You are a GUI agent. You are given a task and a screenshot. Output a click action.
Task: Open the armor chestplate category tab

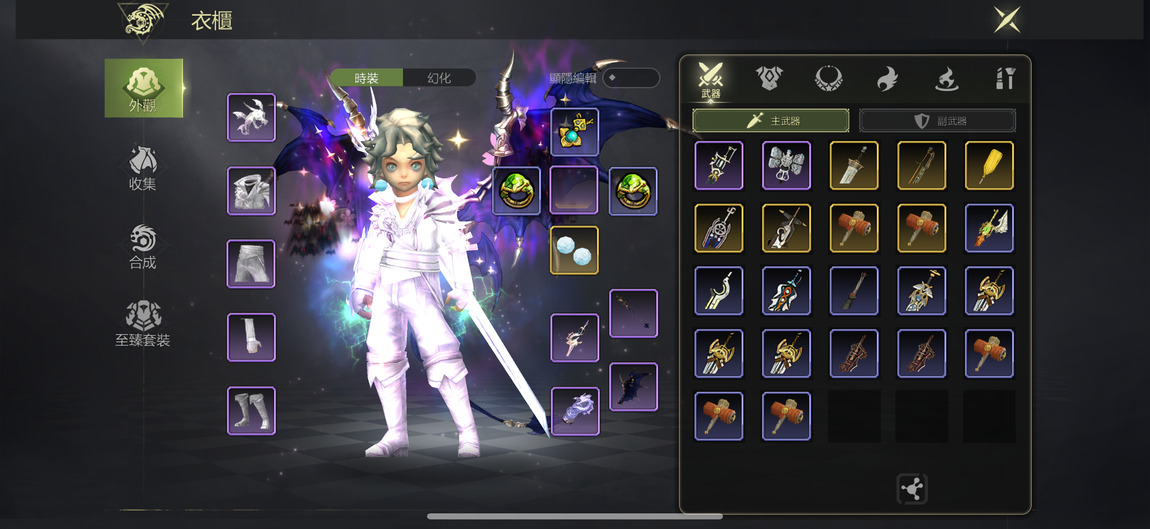(x=769, y=79)
